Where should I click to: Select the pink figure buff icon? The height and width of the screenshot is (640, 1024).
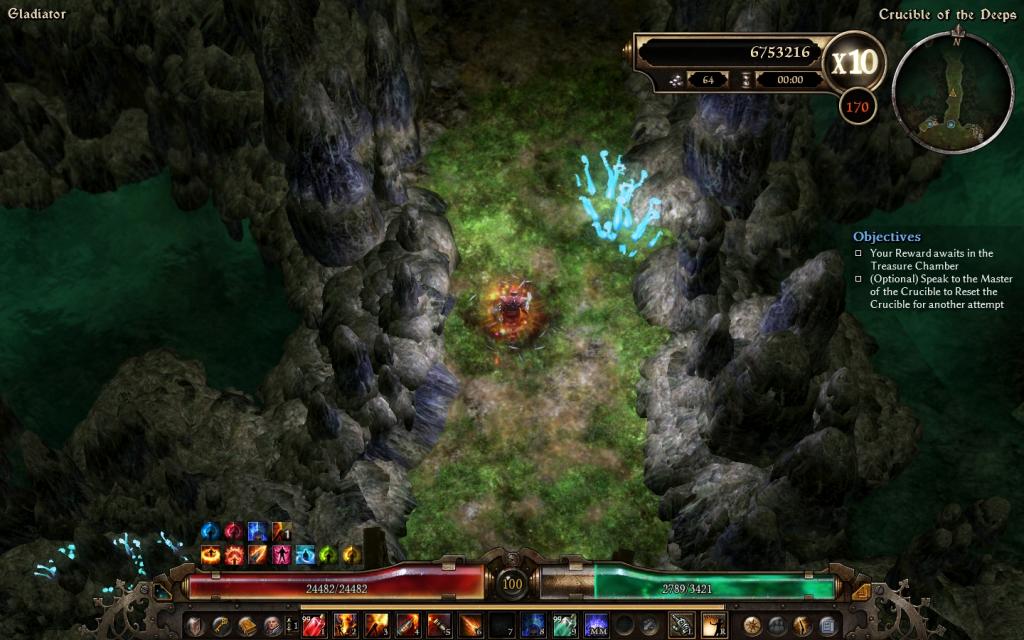tap(282, 553)
